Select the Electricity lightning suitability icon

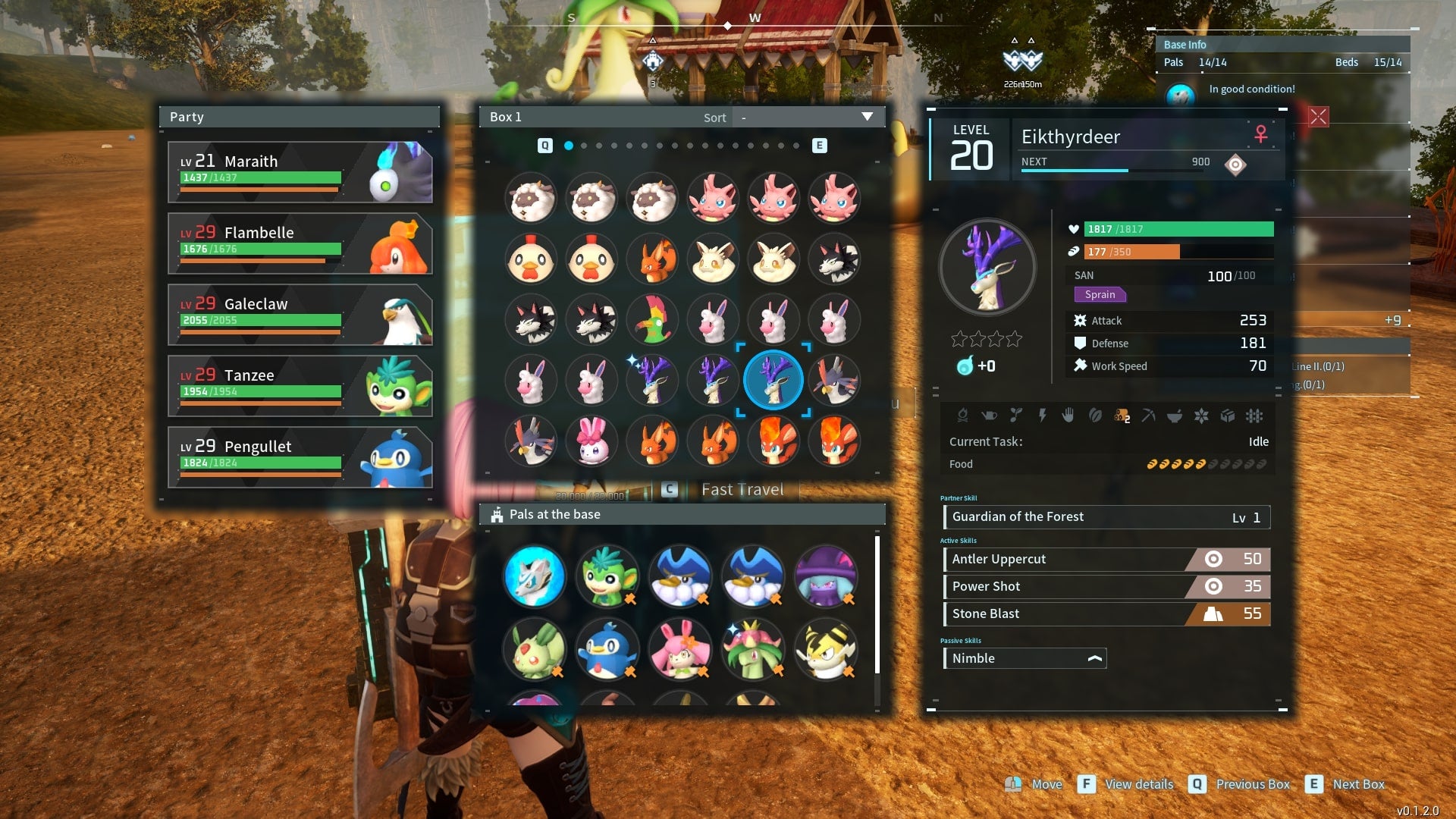[1043, 416]
